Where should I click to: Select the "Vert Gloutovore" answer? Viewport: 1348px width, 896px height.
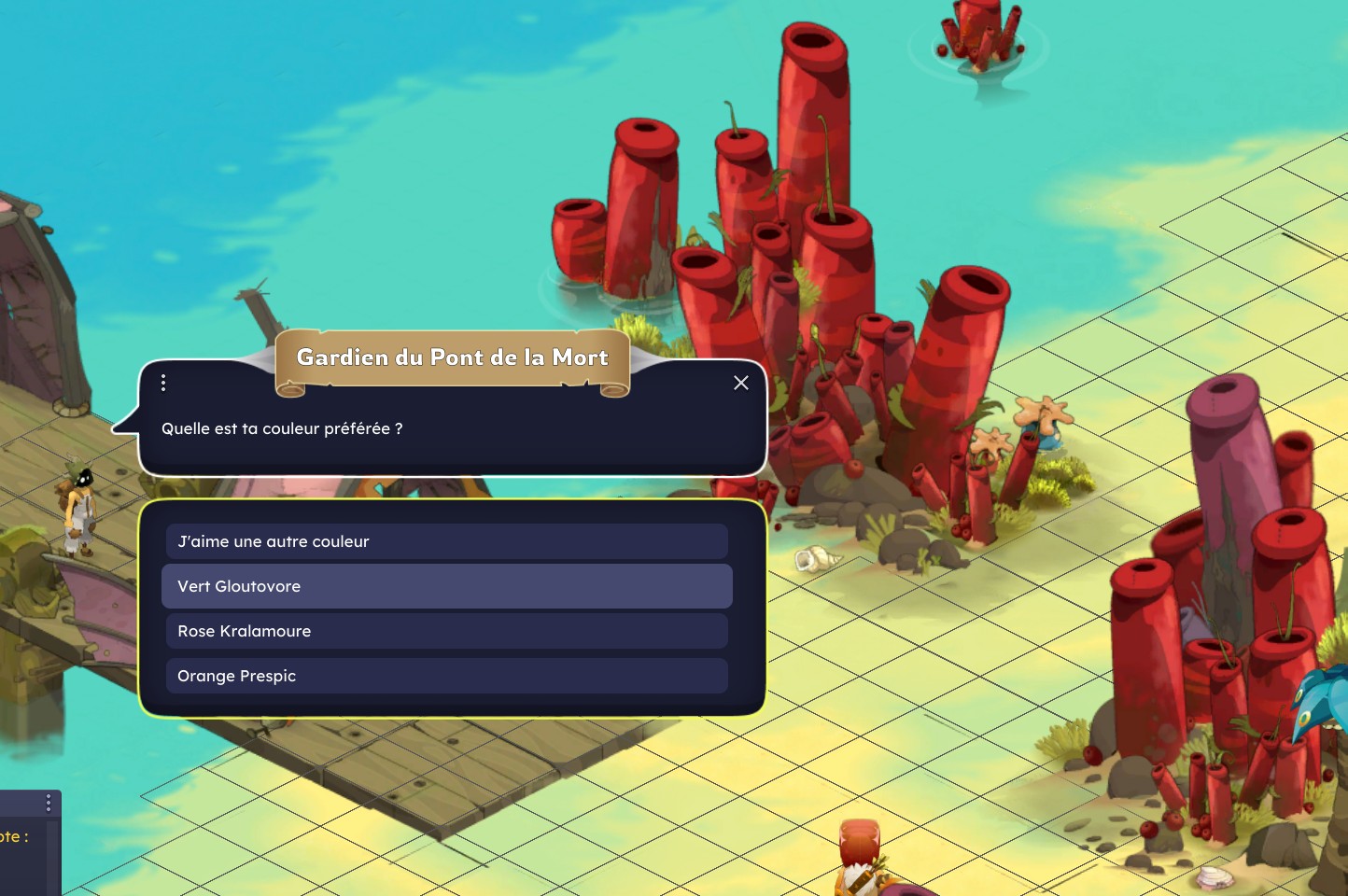(x=446, y=586)
